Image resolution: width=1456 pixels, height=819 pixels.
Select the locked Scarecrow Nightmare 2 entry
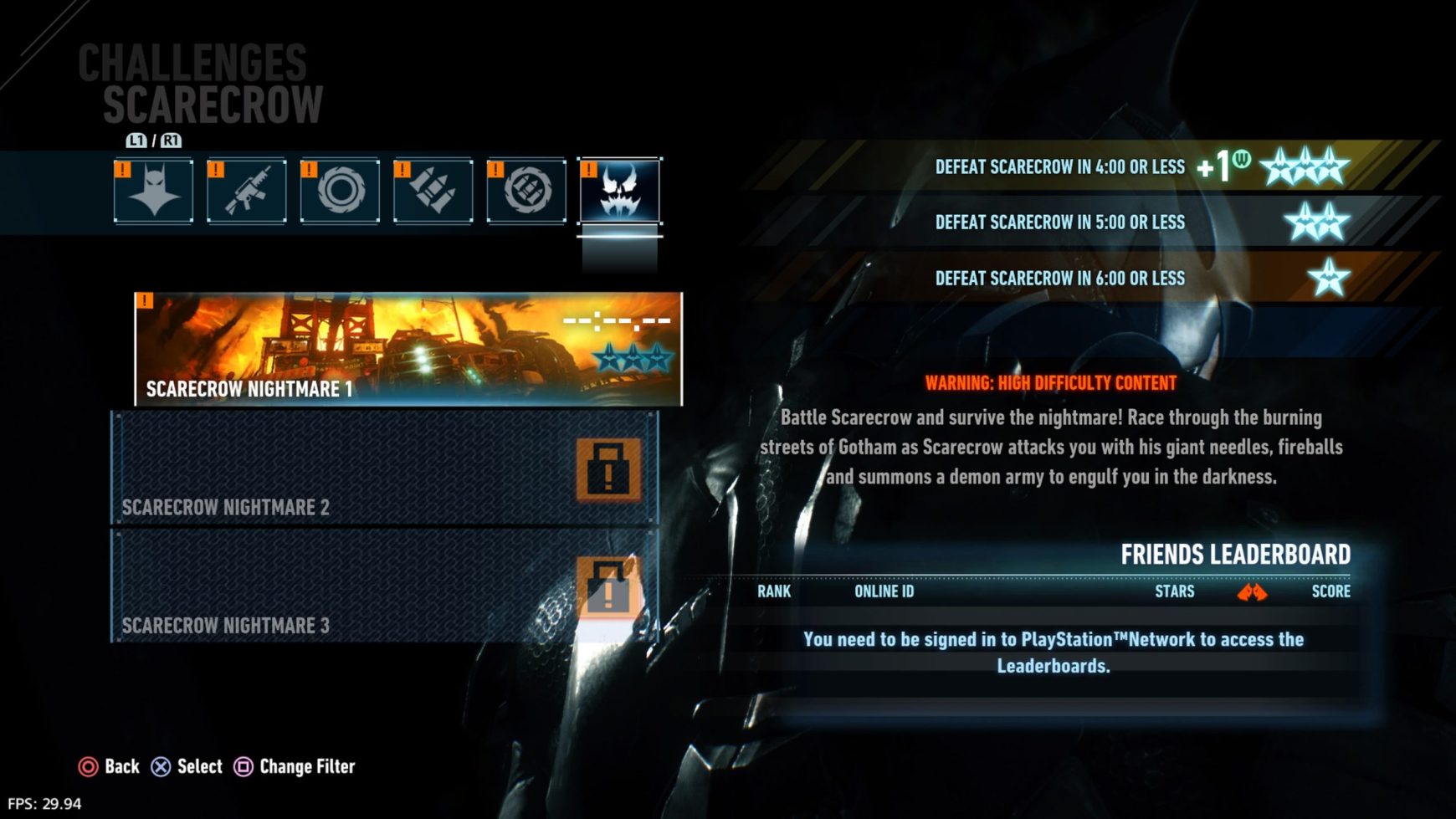[385, 468]
